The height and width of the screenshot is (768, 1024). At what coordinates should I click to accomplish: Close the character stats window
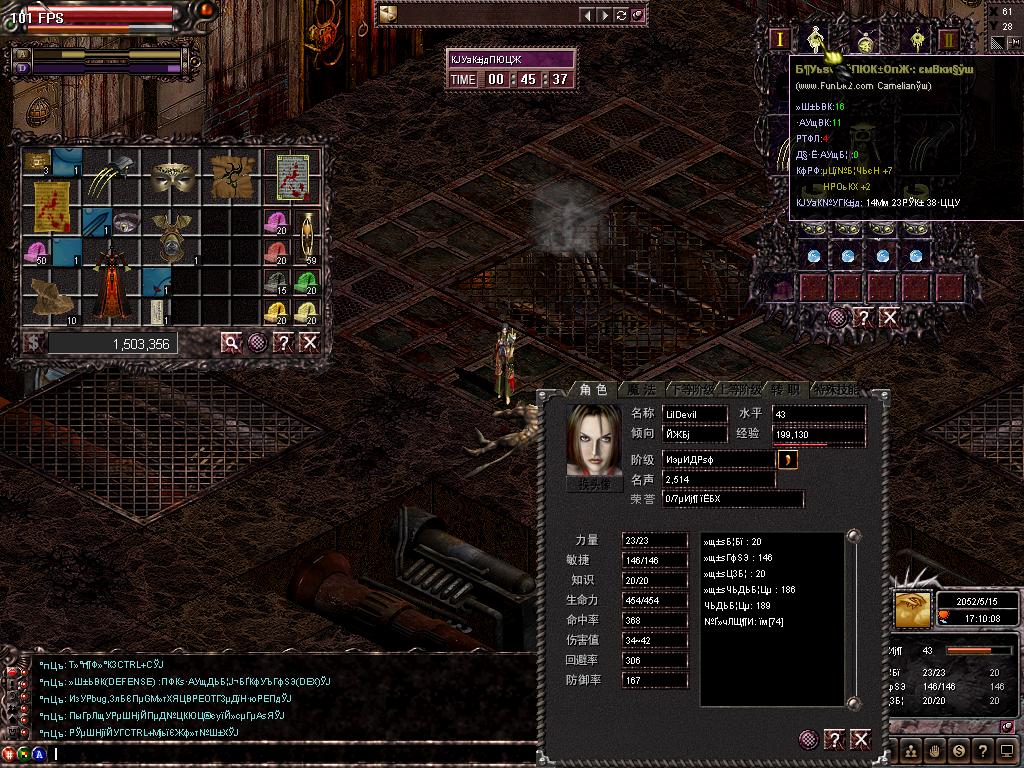860,739
